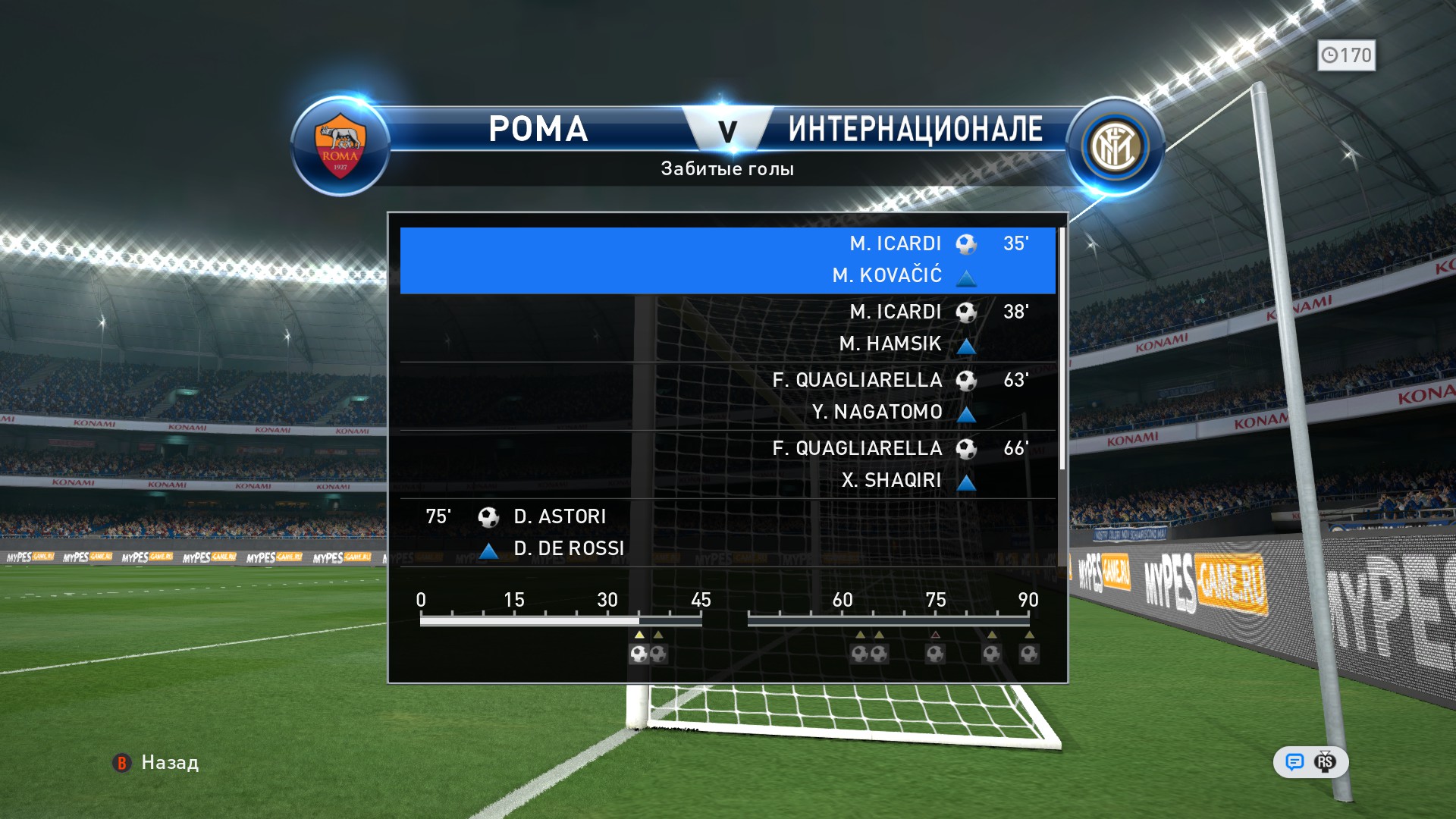This screenshot has height=819, width=1456.
Task: Pick the Quagliarella 66' goal assisted by Shaqiri
Action: coord(727,464)
